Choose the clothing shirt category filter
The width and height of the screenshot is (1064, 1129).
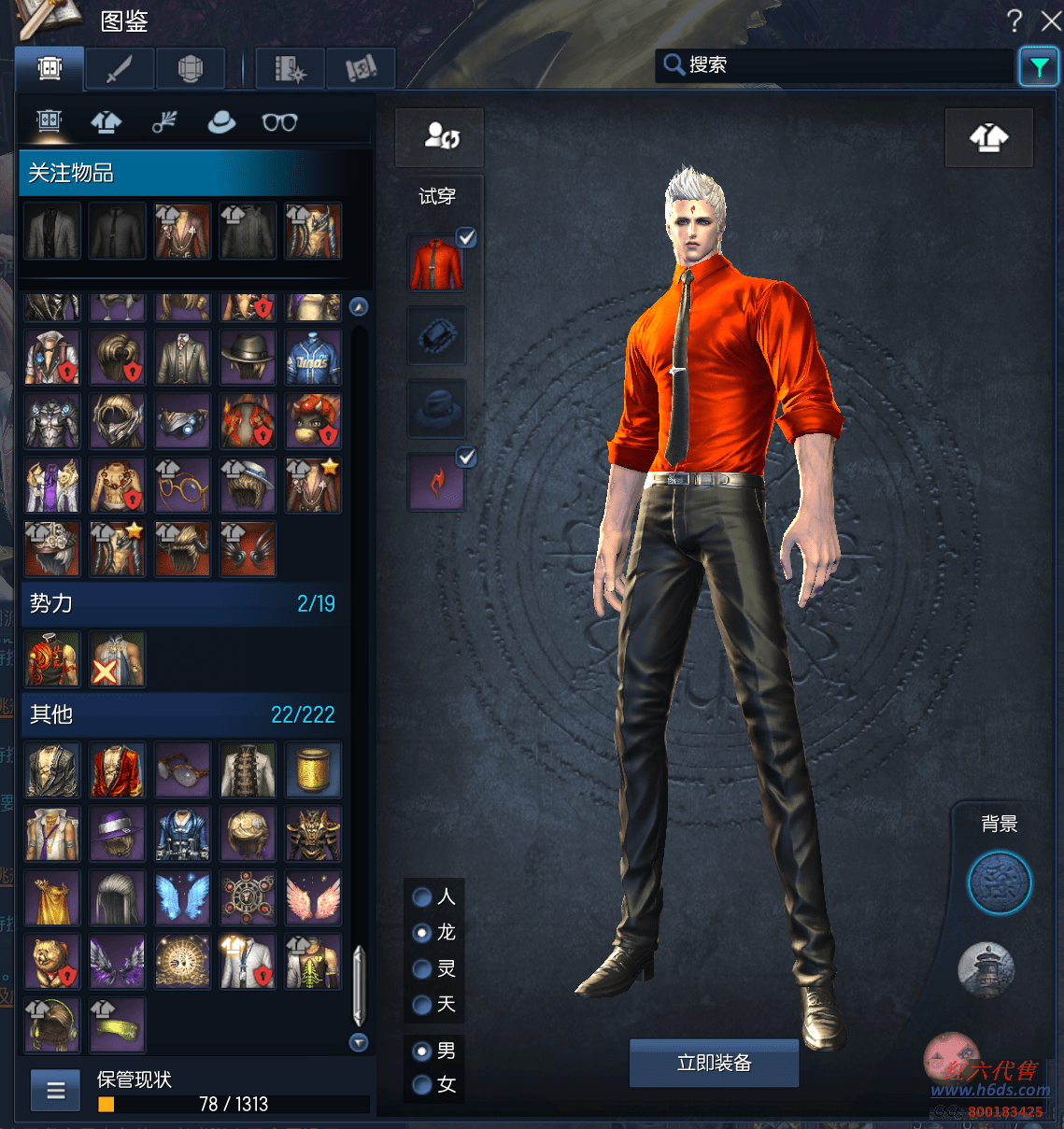pyautogui.click(x=106, y=121)
